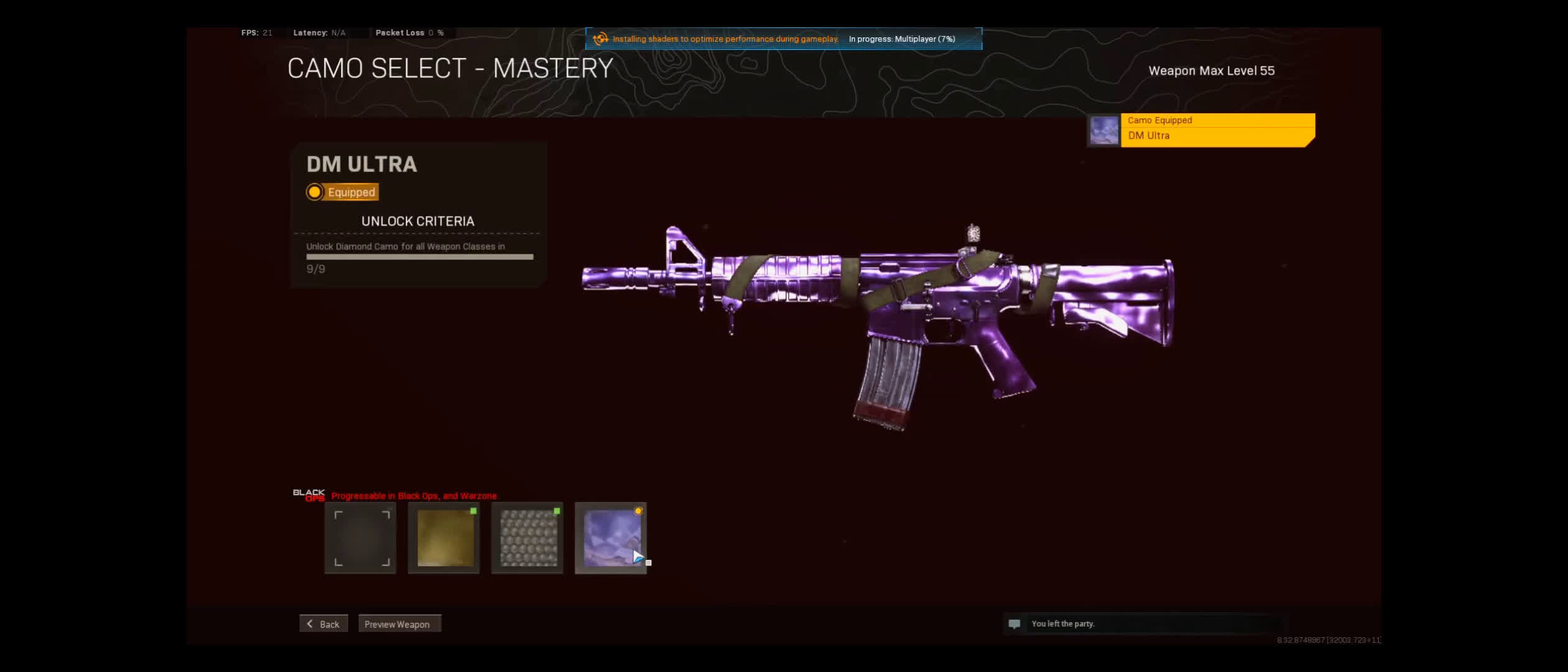Click the shader installation progress notice
The width and height of the screenshot is (1568, 672).
(x=783, y=39)
